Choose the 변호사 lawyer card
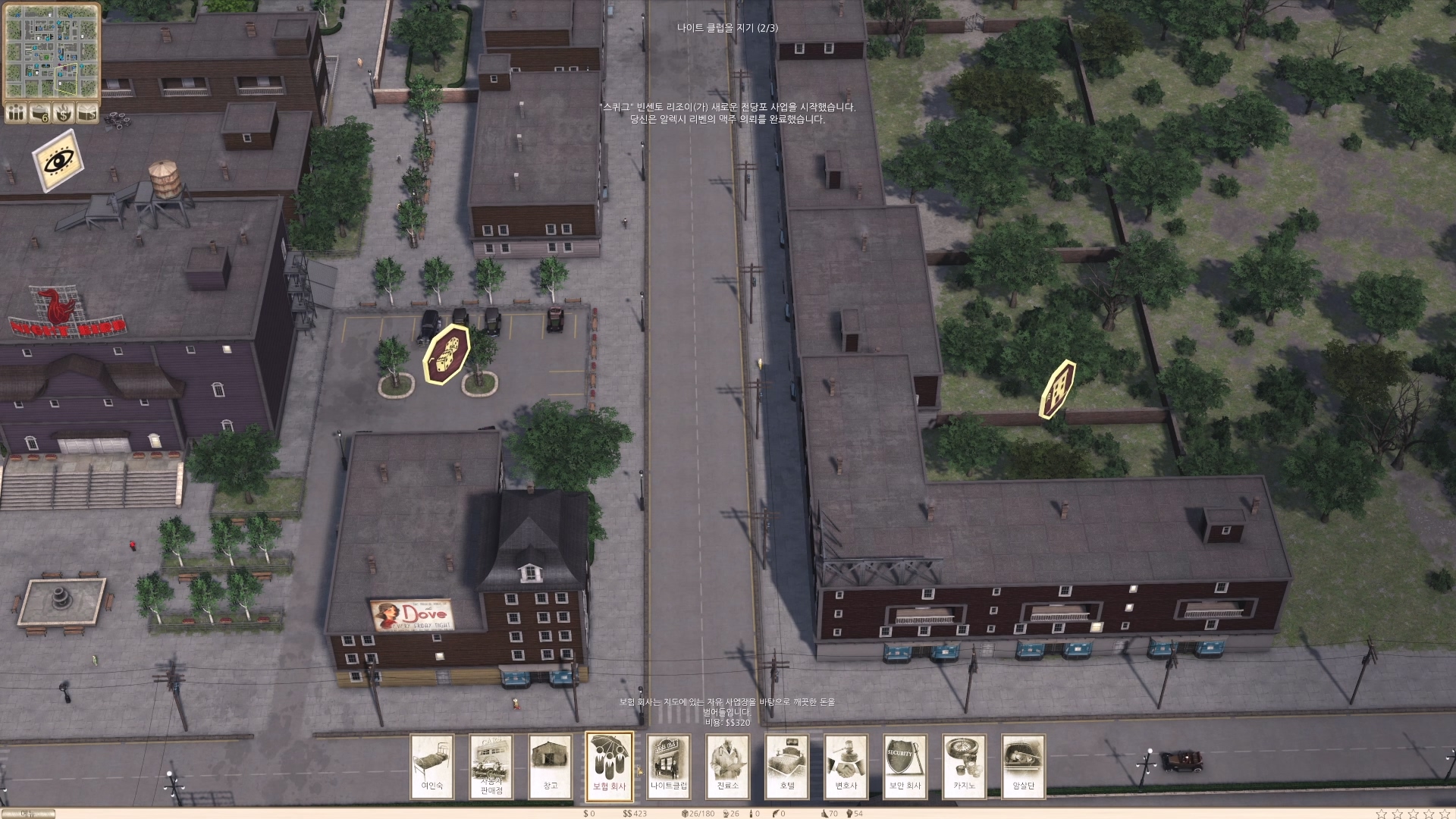 tap(846, 766)
